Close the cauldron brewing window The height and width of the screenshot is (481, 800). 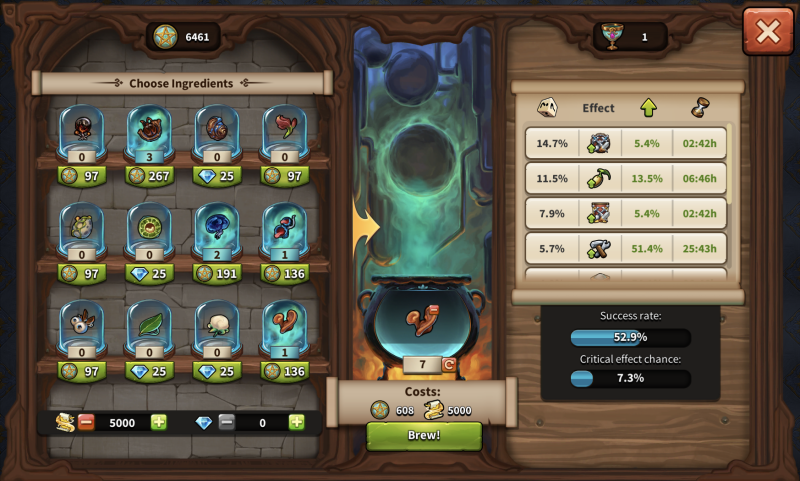tap(767, 32)
